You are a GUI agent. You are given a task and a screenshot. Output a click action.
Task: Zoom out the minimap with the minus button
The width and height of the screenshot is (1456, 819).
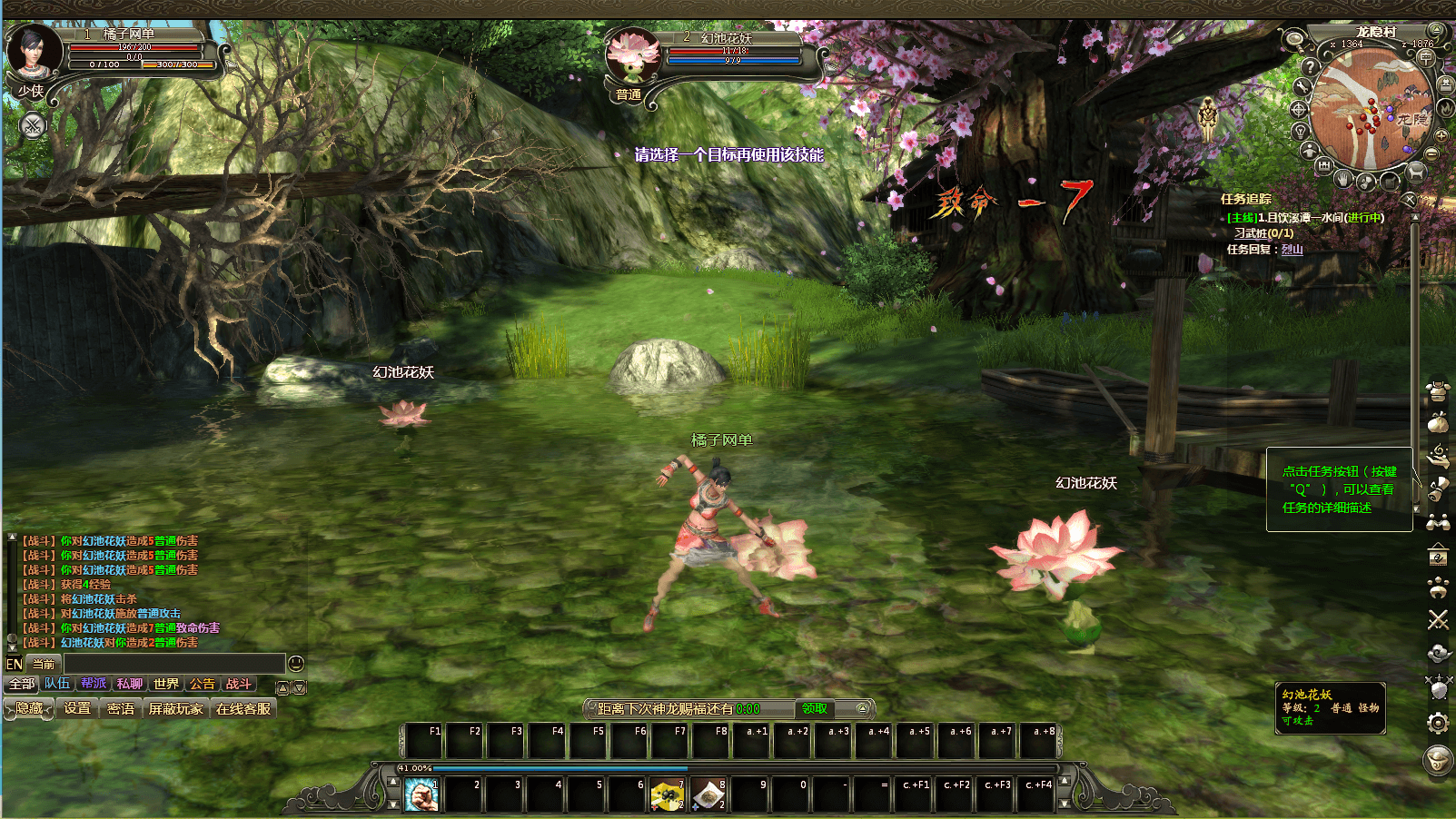tap(1432, 154)
